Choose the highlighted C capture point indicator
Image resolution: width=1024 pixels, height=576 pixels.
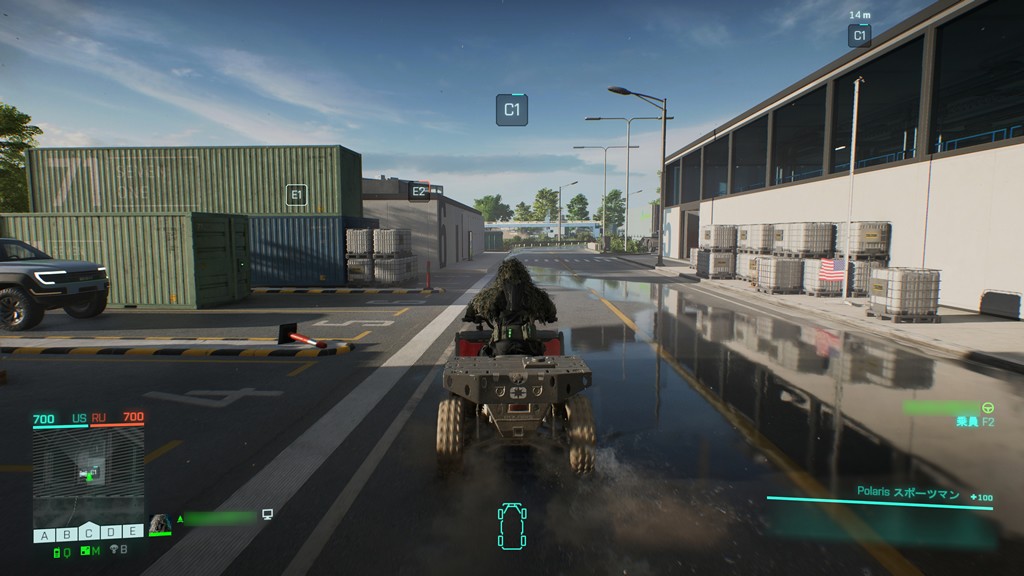tap(88, 533)
